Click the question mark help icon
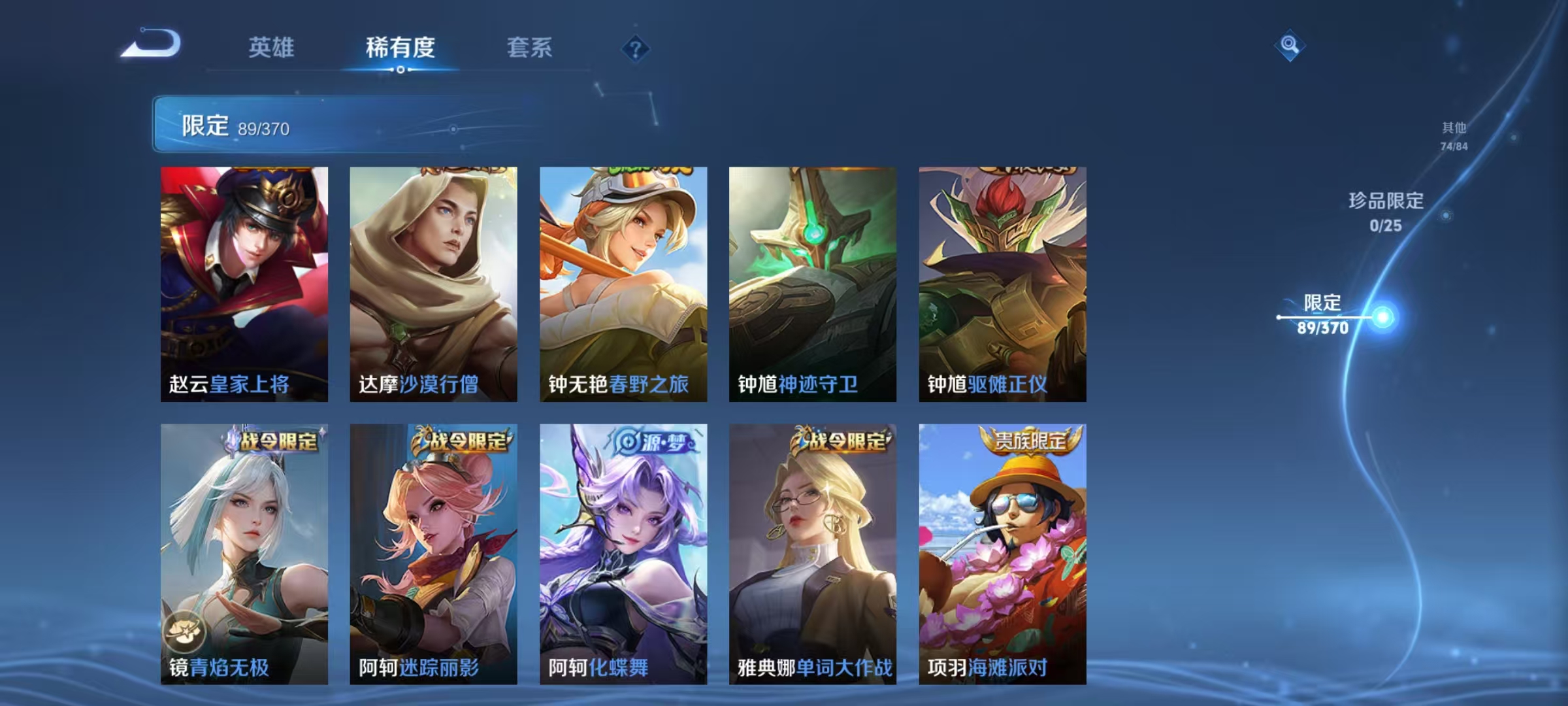This screenshot has height=706, width=1568. coord(637,48)
